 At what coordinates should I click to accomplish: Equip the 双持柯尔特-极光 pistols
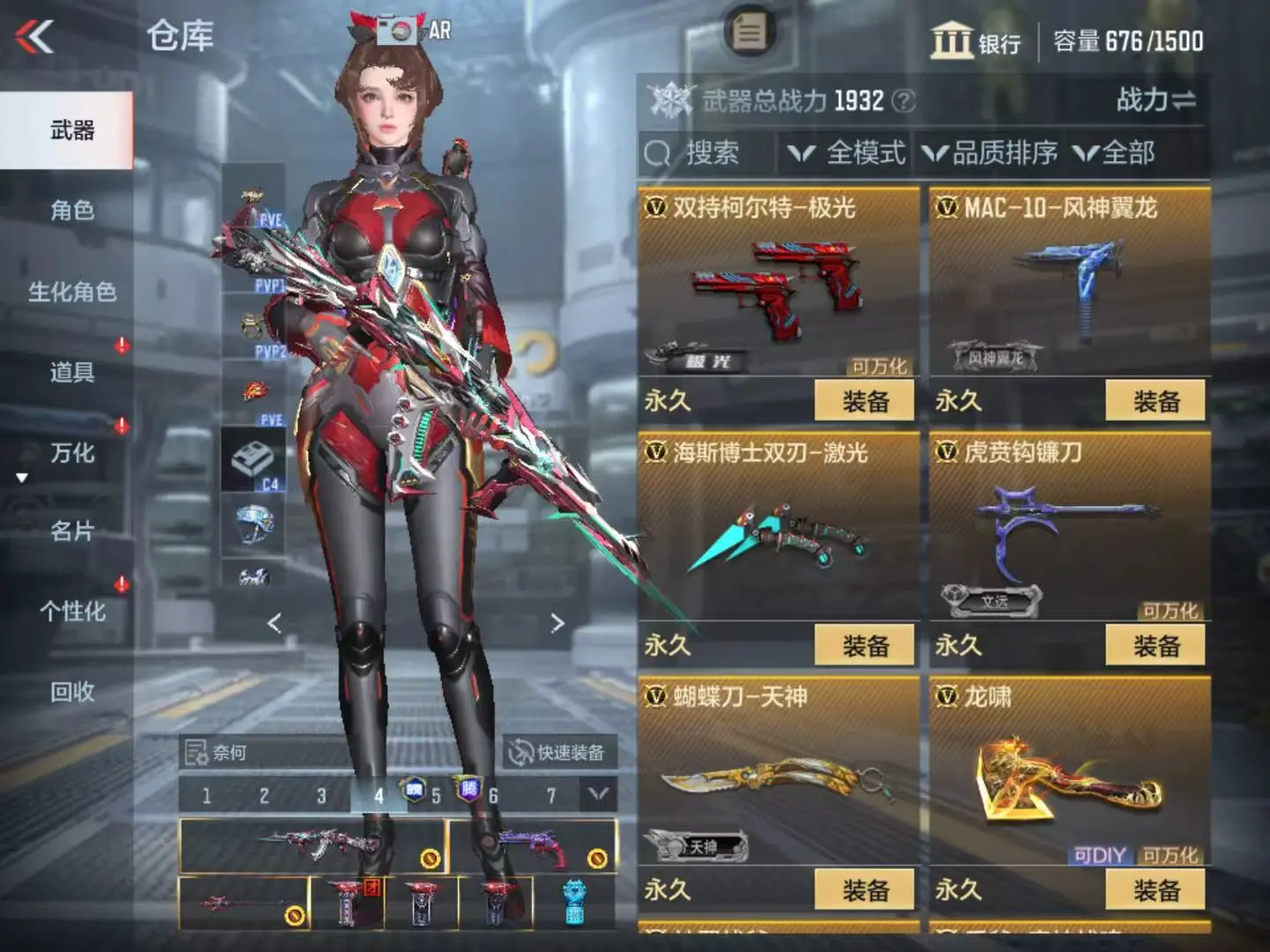[864, 402]
